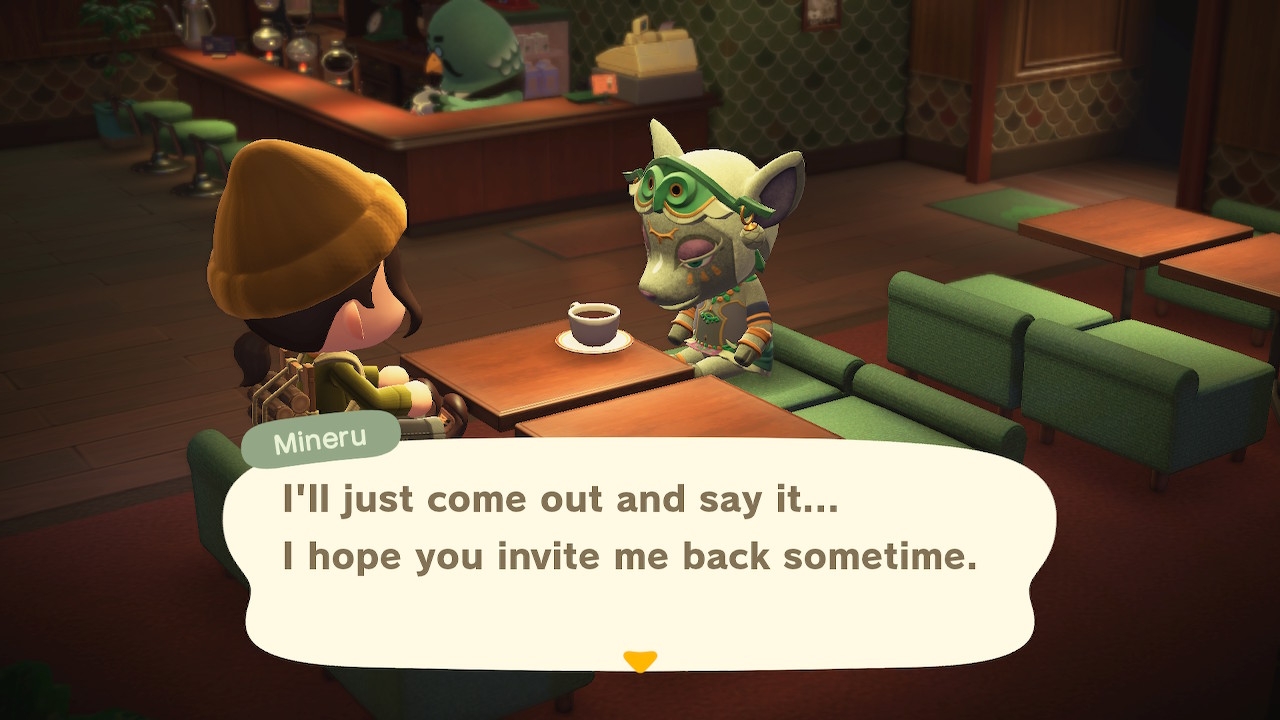Advance dialogue with the orange arrow
This screenshot has height=720, width=1280.
(x=640, y=661)
